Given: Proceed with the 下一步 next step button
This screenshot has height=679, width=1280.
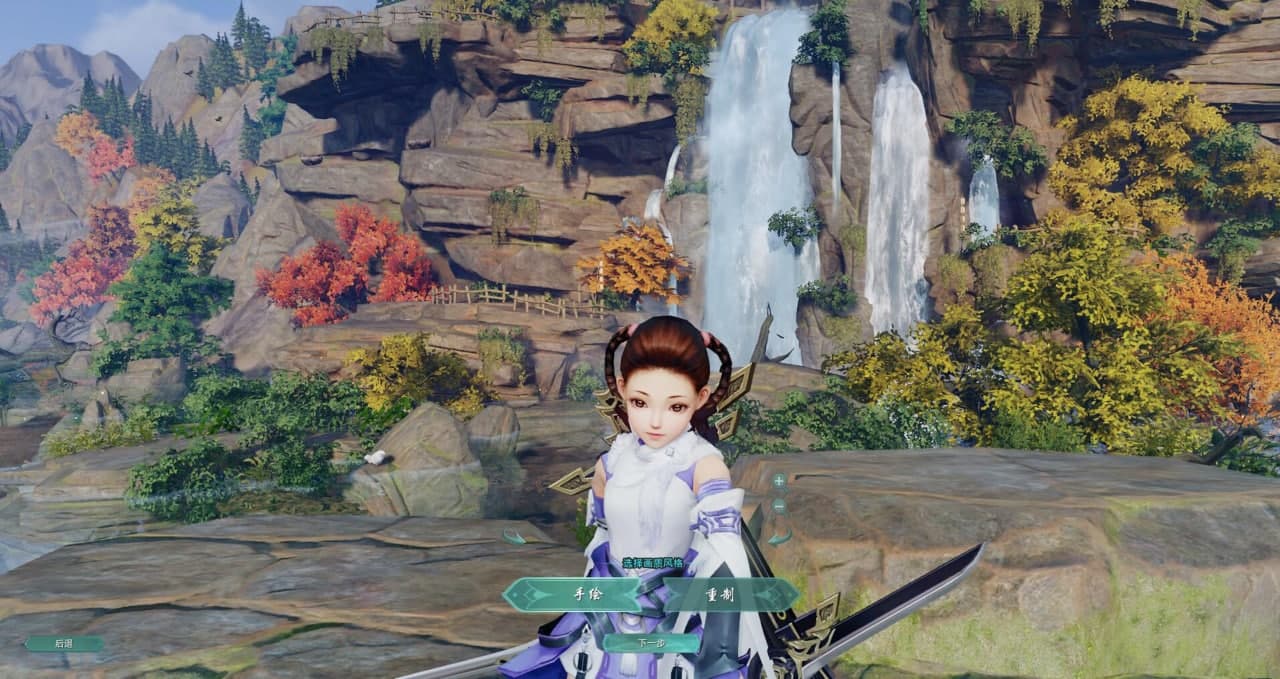Looking at the screenshot, I should [x=649, y=643].
